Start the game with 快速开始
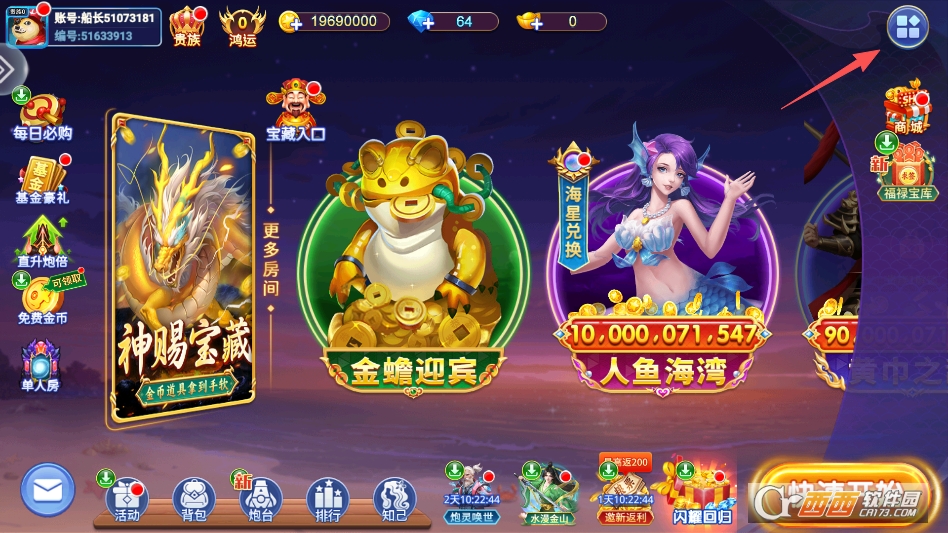Image resolution: width=948 pixels, height=533 pixels. 840,492
